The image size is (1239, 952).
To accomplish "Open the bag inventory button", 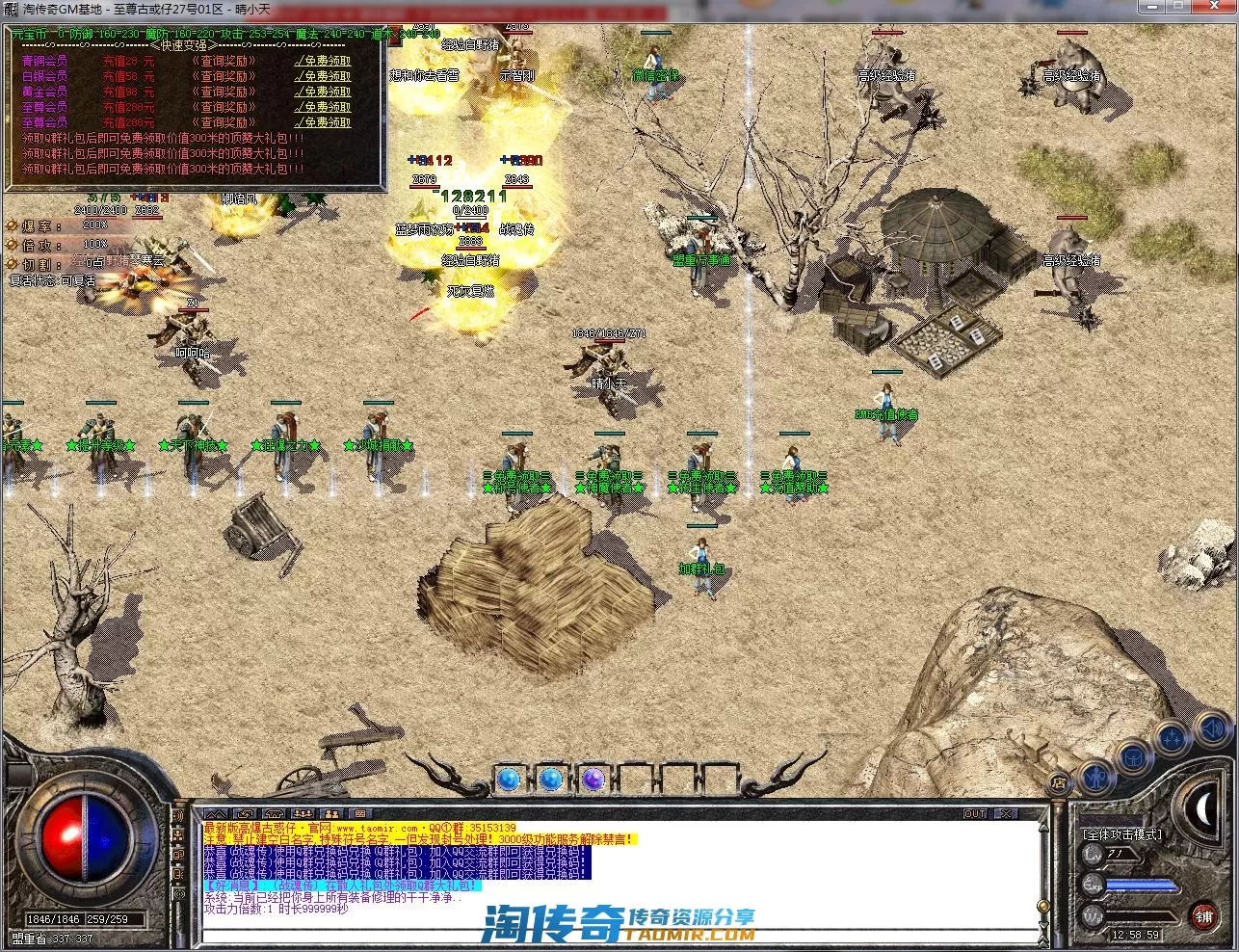I will coord(1133,757).
